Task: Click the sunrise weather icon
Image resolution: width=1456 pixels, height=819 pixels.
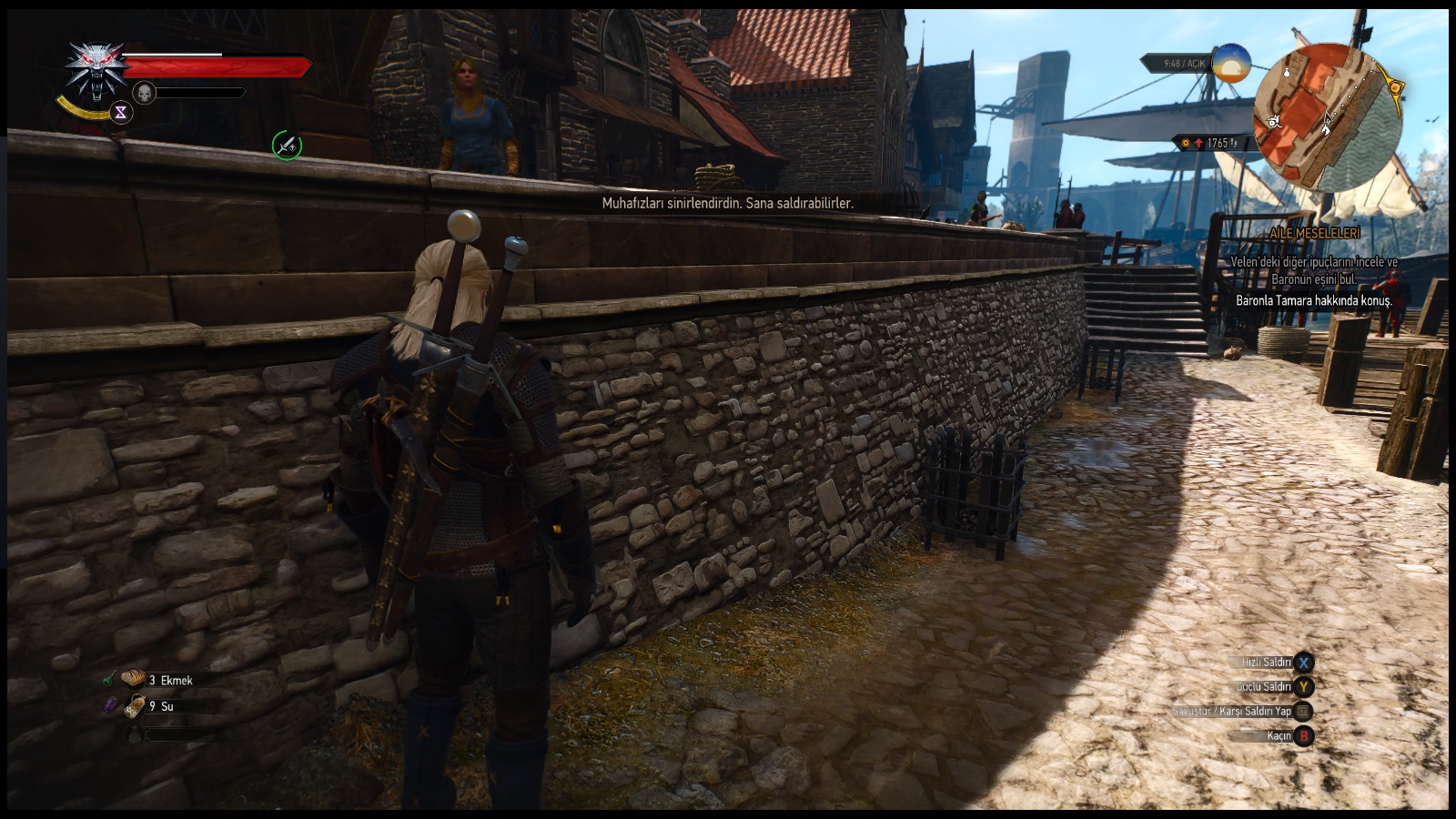Action: (x=1231, y=63)
